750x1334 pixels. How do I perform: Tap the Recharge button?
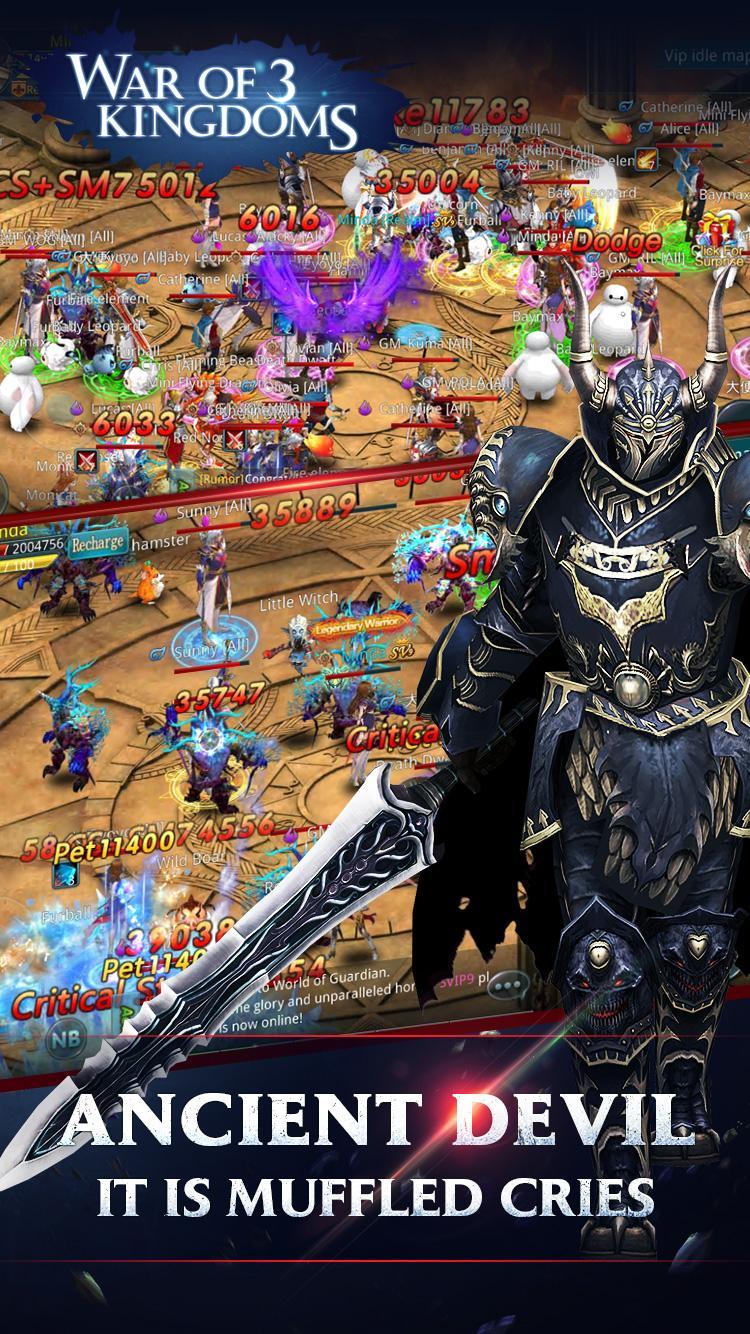(98, 544)
